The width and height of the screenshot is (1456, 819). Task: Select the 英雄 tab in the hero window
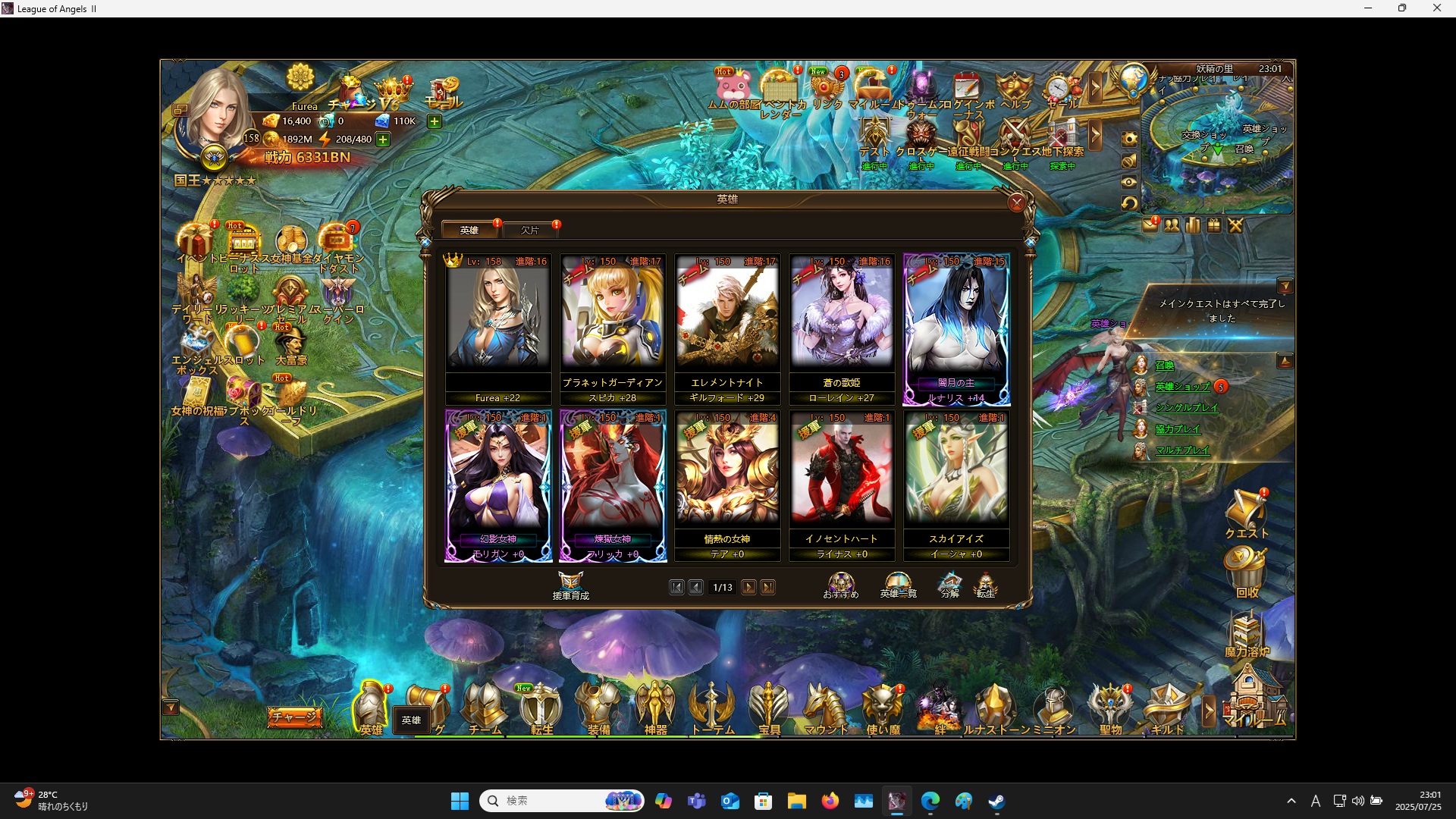469,230
